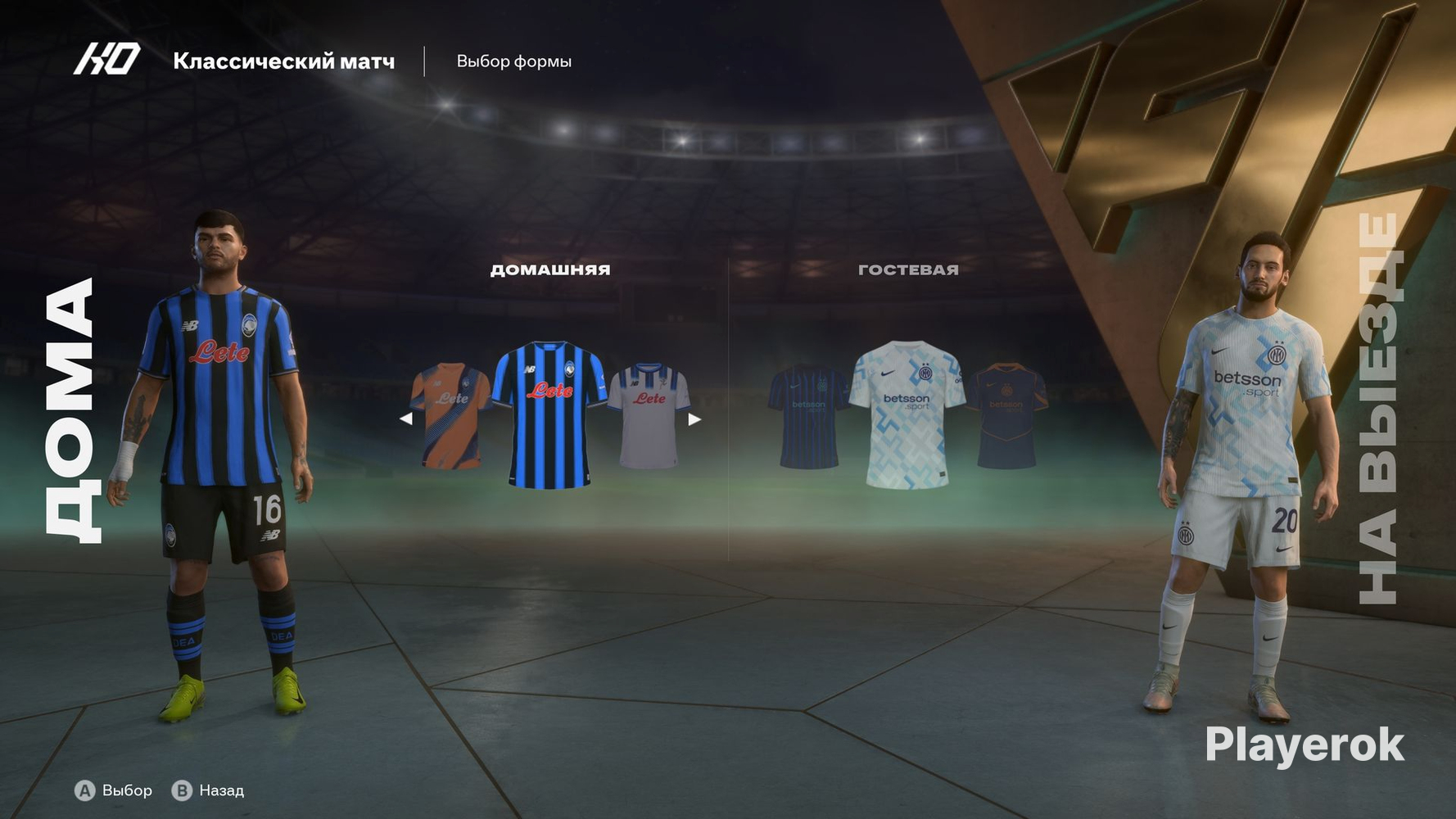Select the blue-black striped home kit
The height and width of the screenshot is (819, 1456).
point(549,414)
